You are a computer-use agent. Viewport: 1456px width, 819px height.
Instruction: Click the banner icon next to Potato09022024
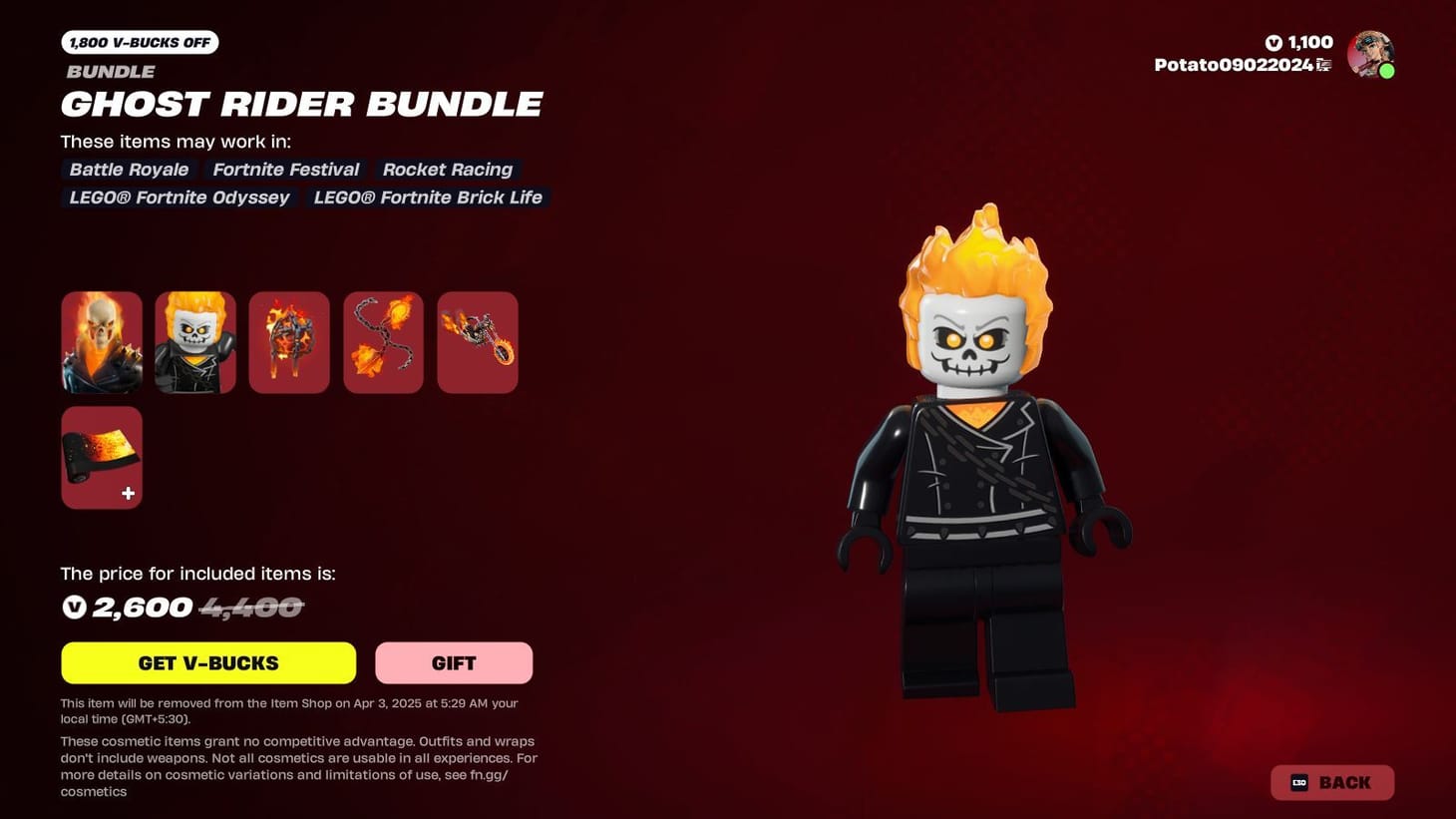click(x=1325, y=63)
